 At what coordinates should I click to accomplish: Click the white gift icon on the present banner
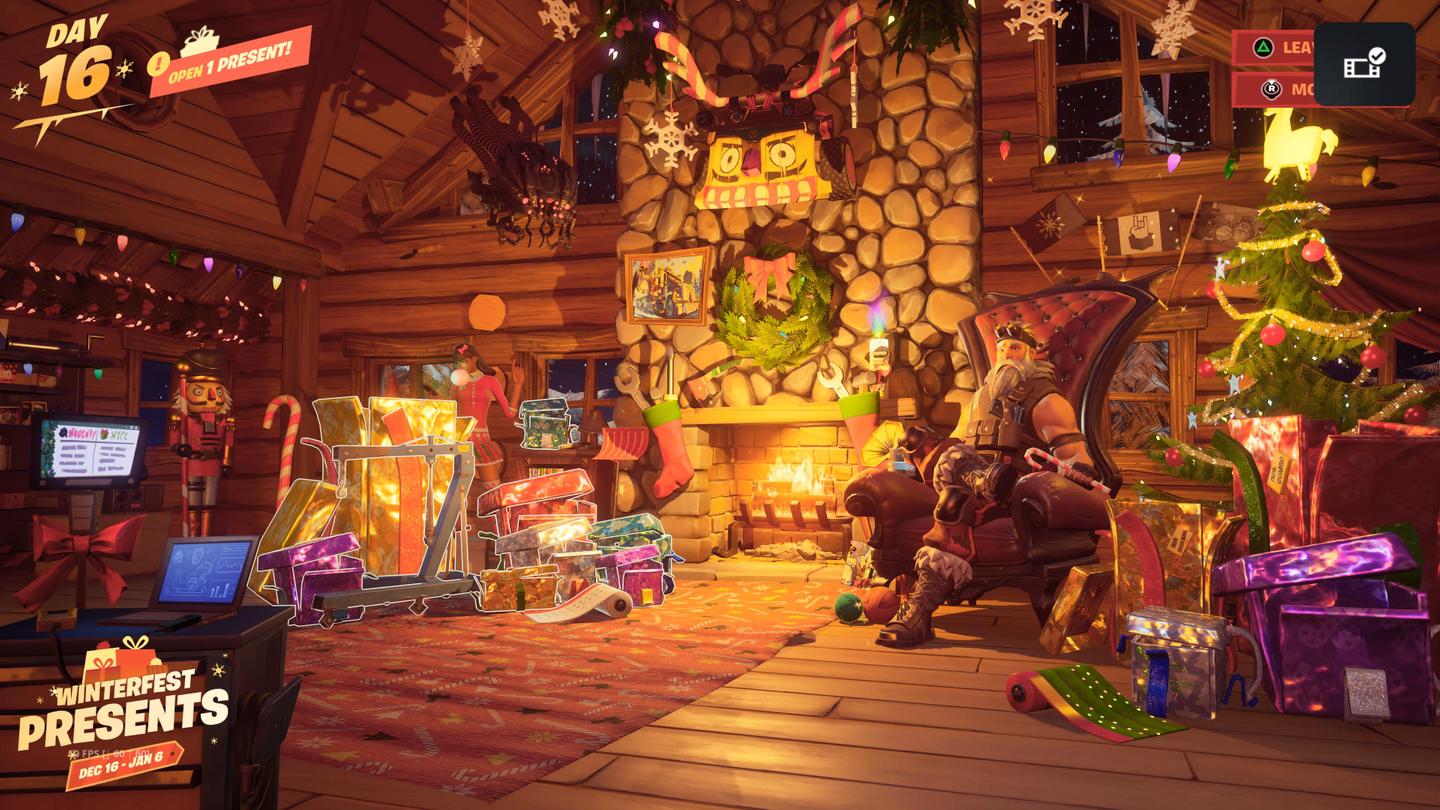(200, 39)
